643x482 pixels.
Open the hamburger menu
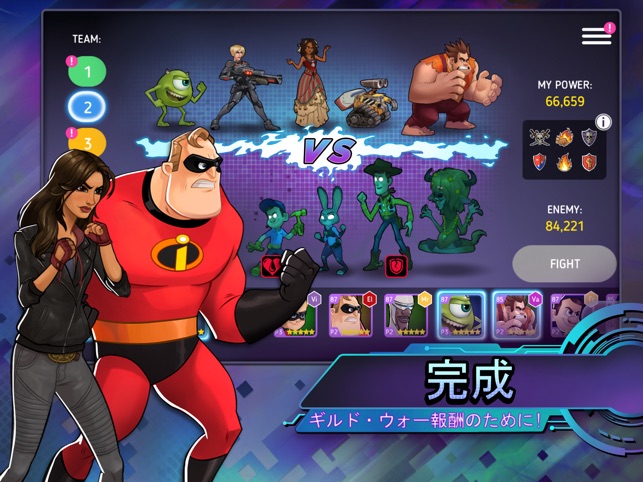(x=596, y=36)
